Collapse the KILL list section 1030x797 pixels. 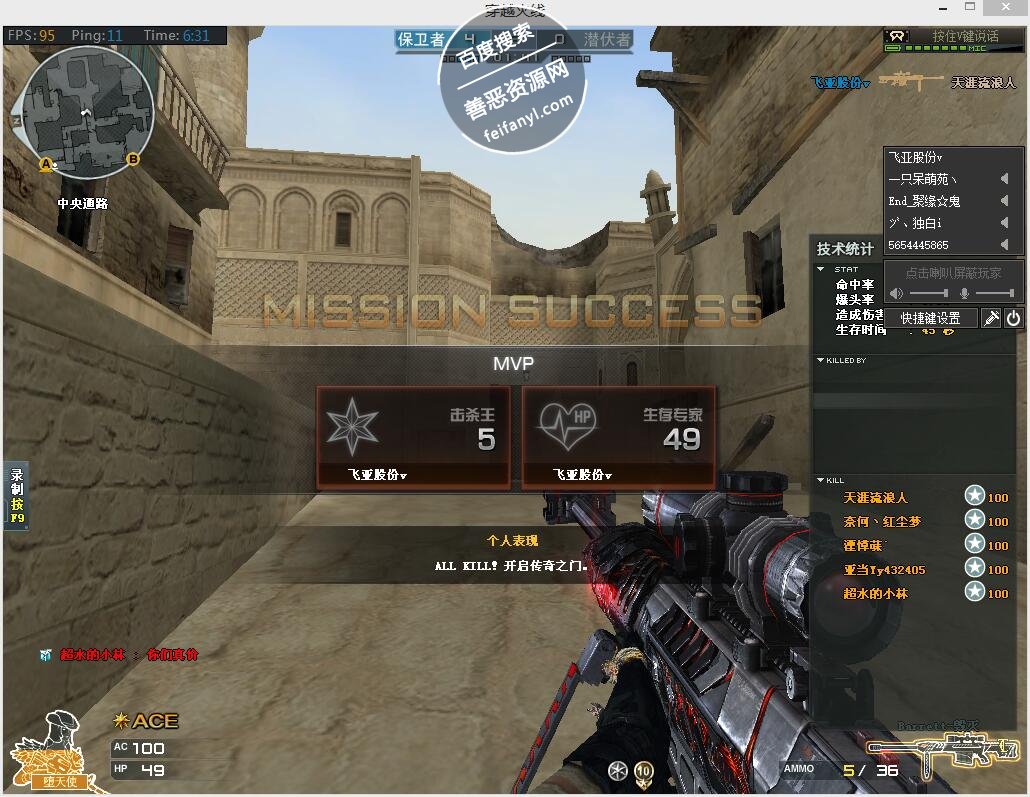point(821,481)
